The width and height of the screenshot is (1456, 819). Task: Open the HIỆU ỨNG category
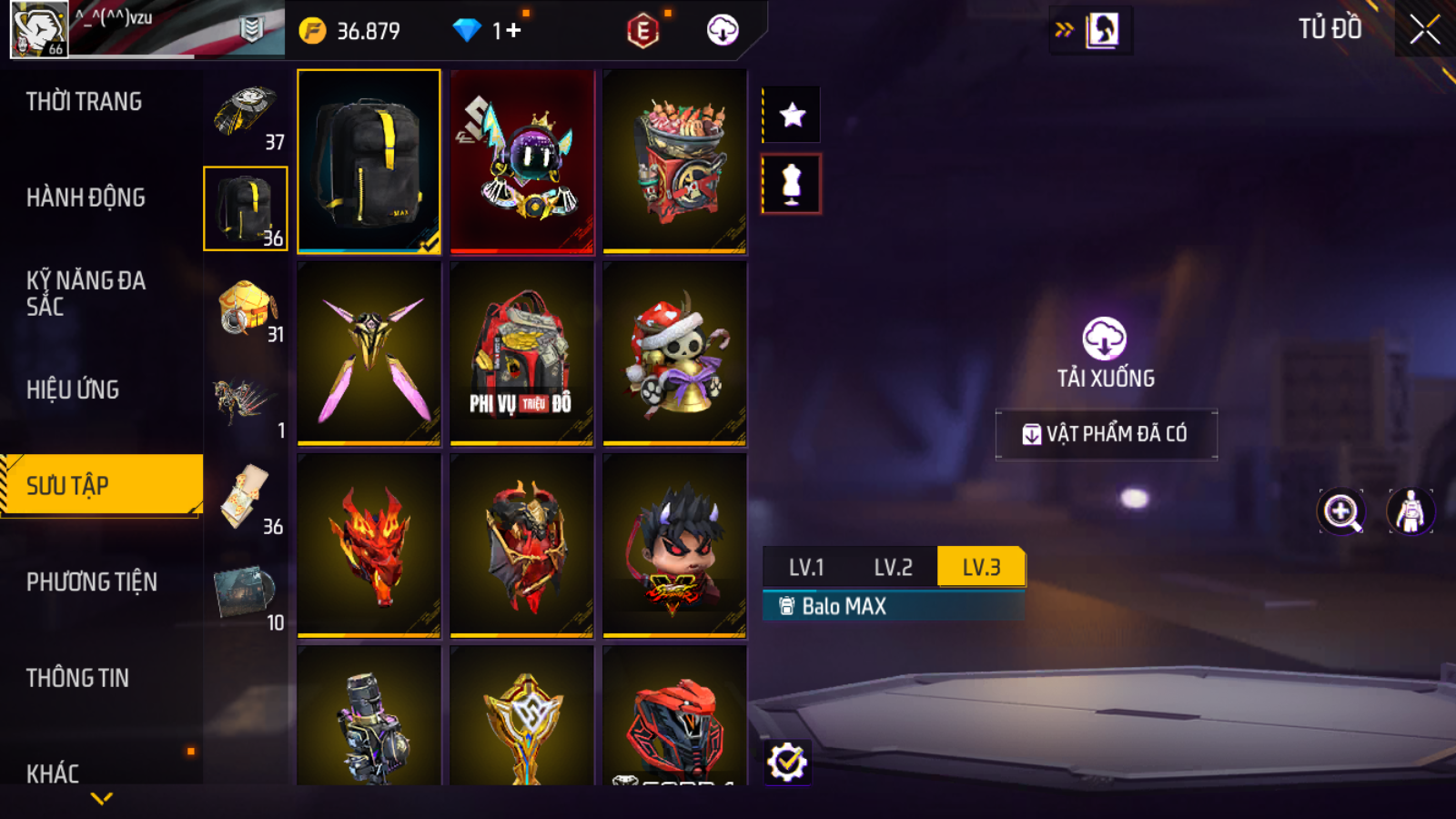point(73,389)
